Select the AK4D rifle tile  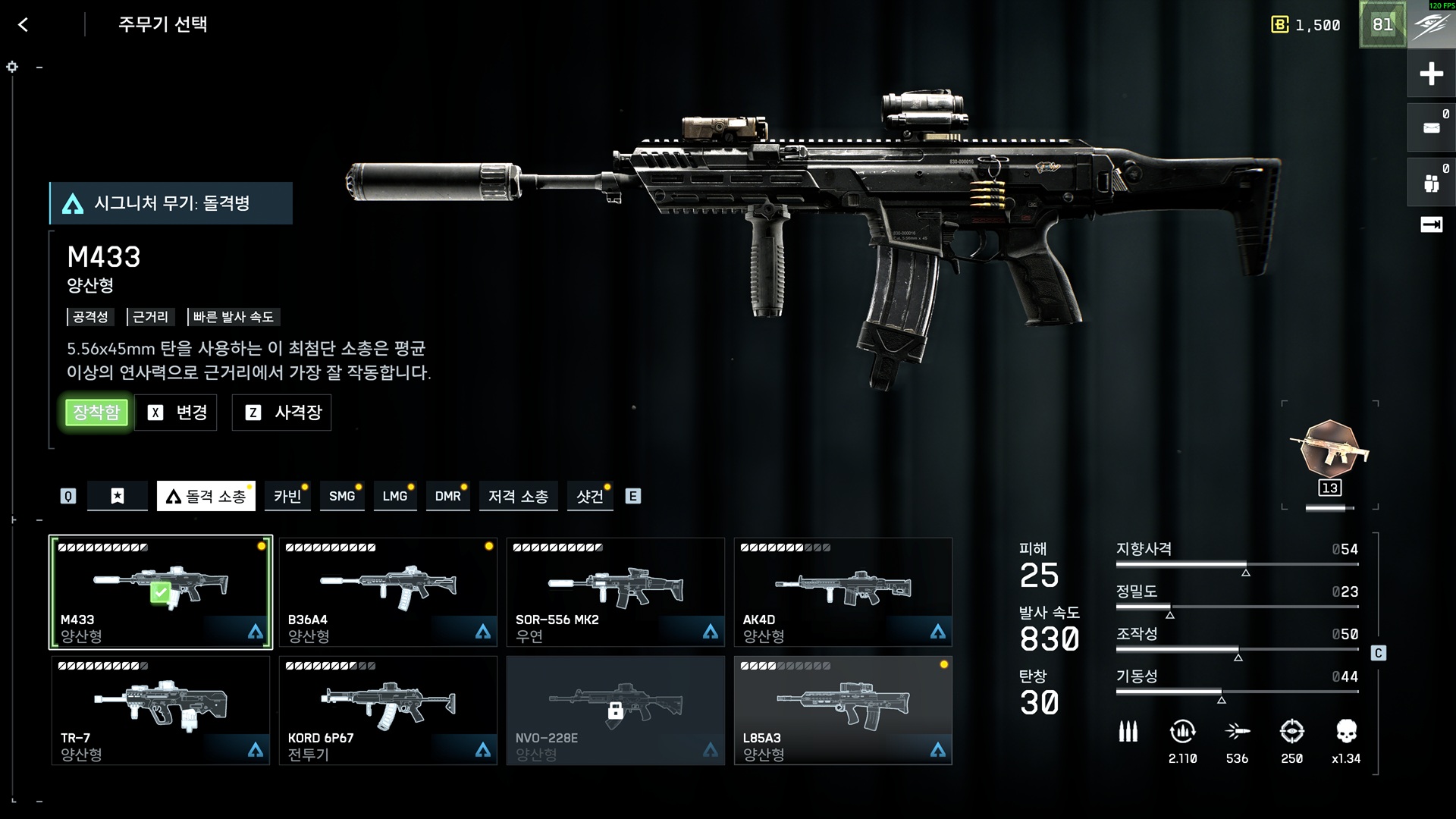click(843, 592)
